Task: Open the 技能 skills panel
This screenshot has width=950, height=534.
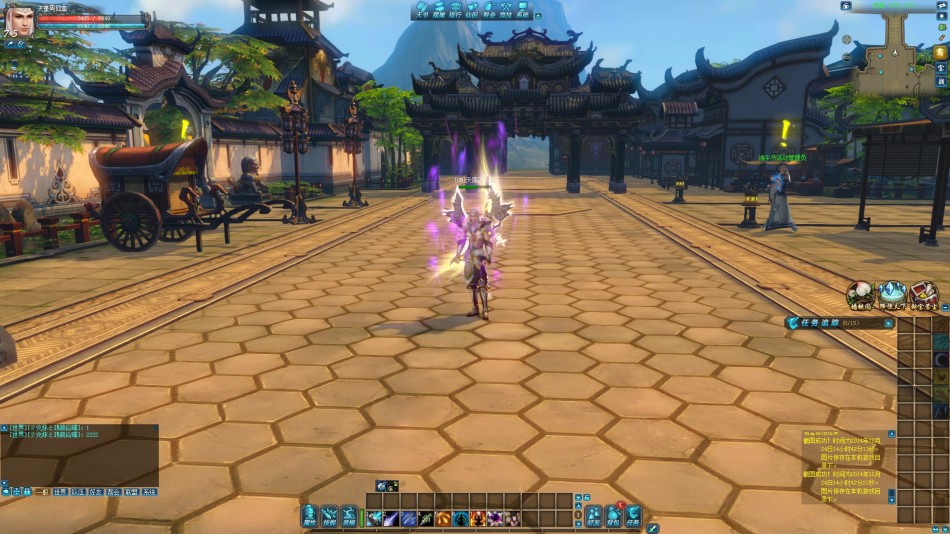Action: click(329, 516)
